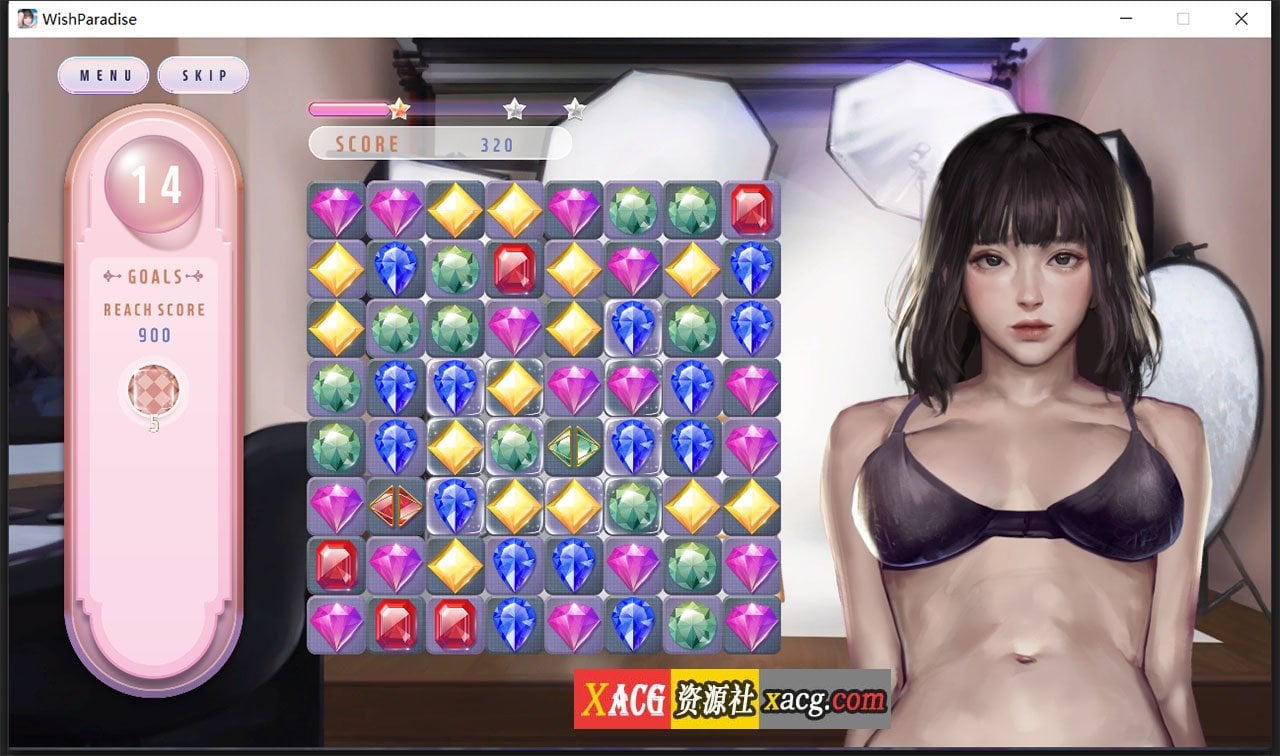Click the SCORE 320 display
Screen dimensions: 1280x756
[x=440, y=143]
